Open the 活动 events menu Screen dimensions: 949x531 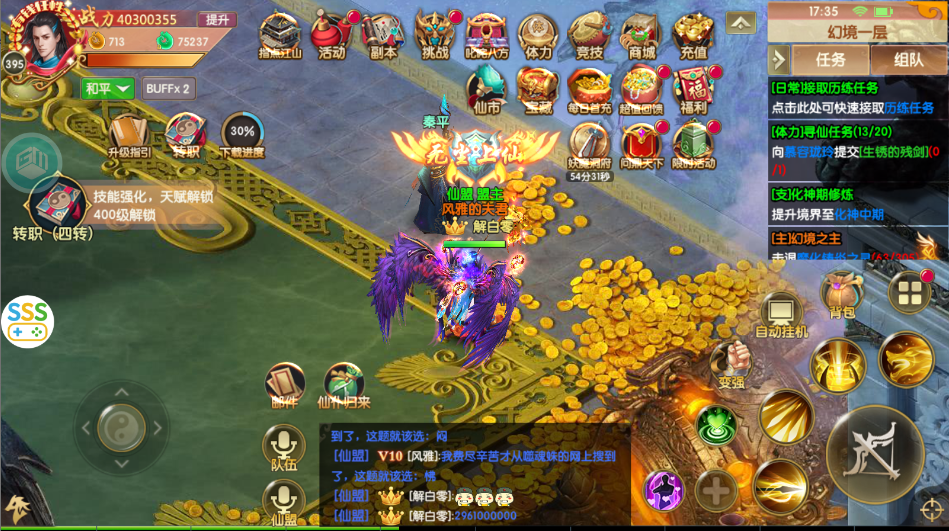(330, 37)
